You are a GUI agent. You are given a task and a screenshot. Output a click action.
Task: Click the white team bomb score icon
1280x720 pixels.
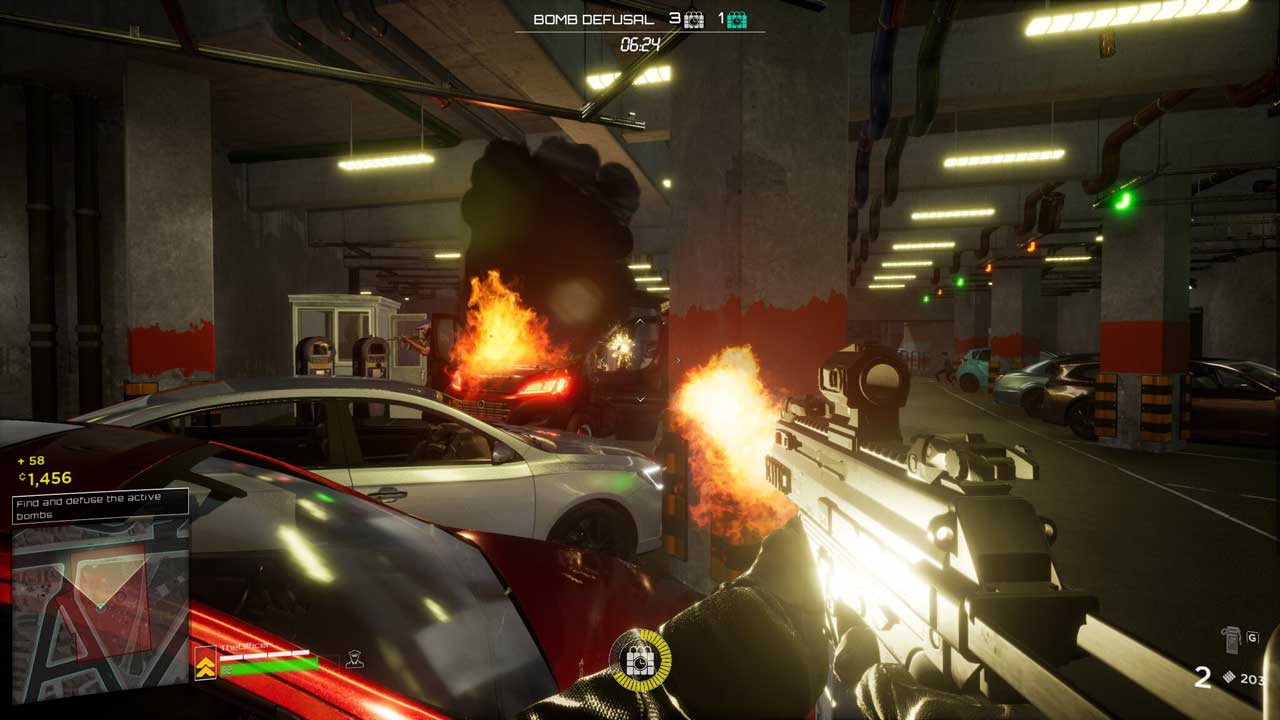click(694, 19)
